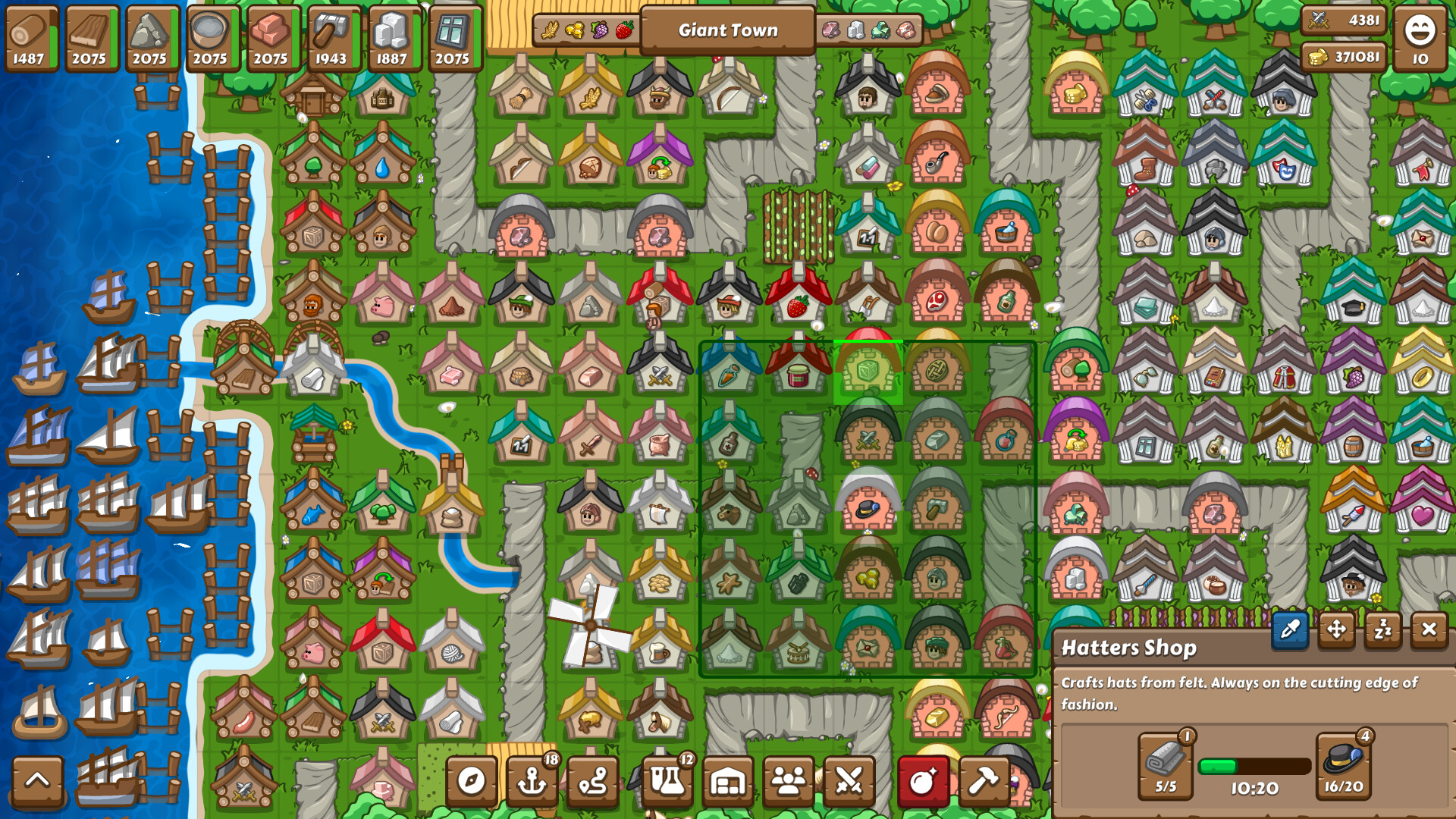
Task: Open the compass exploration tool
Action: pyautogui.click(x=472, y=780)
